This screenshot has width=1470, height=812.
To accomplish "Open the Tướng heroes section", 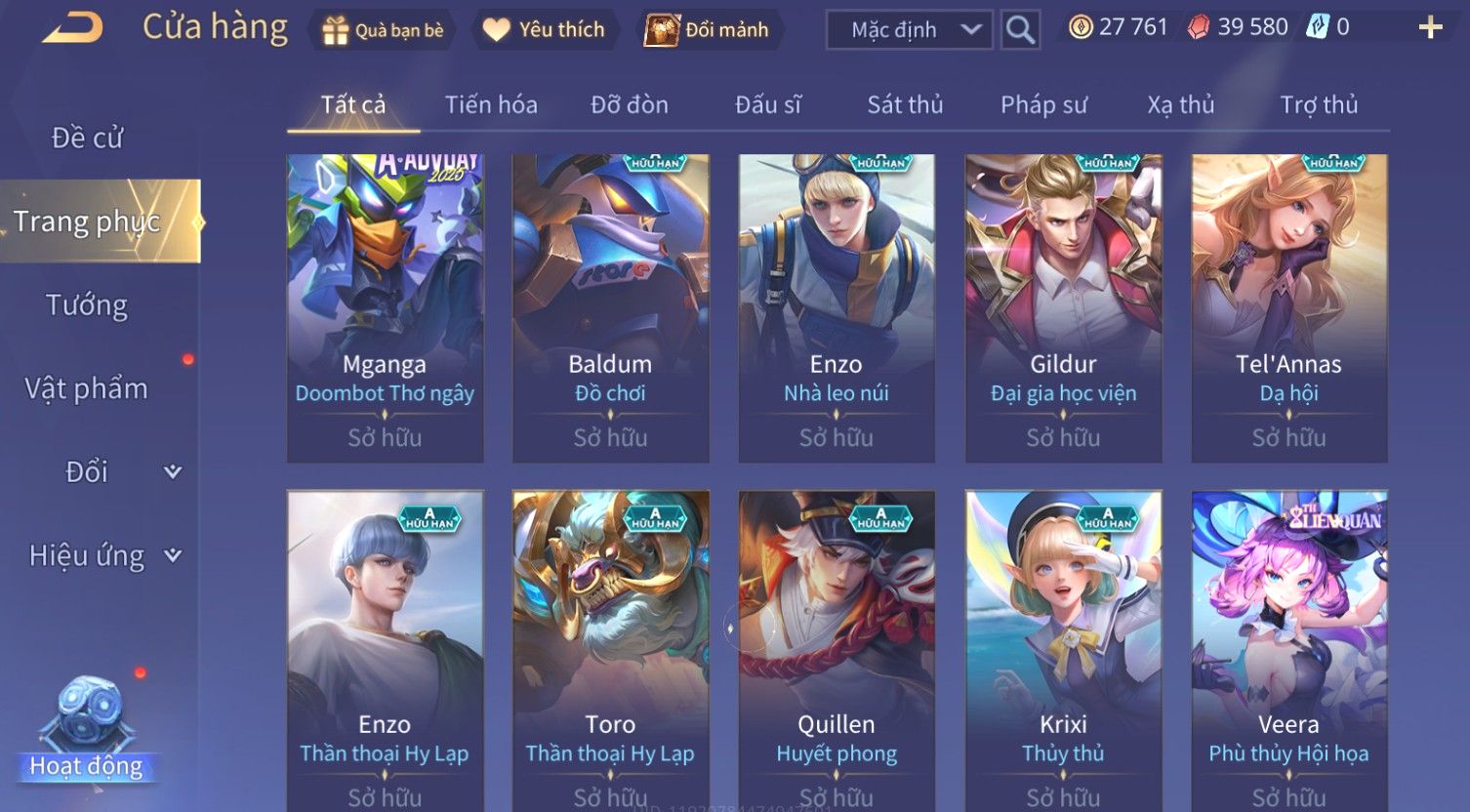I will point(87,305).
